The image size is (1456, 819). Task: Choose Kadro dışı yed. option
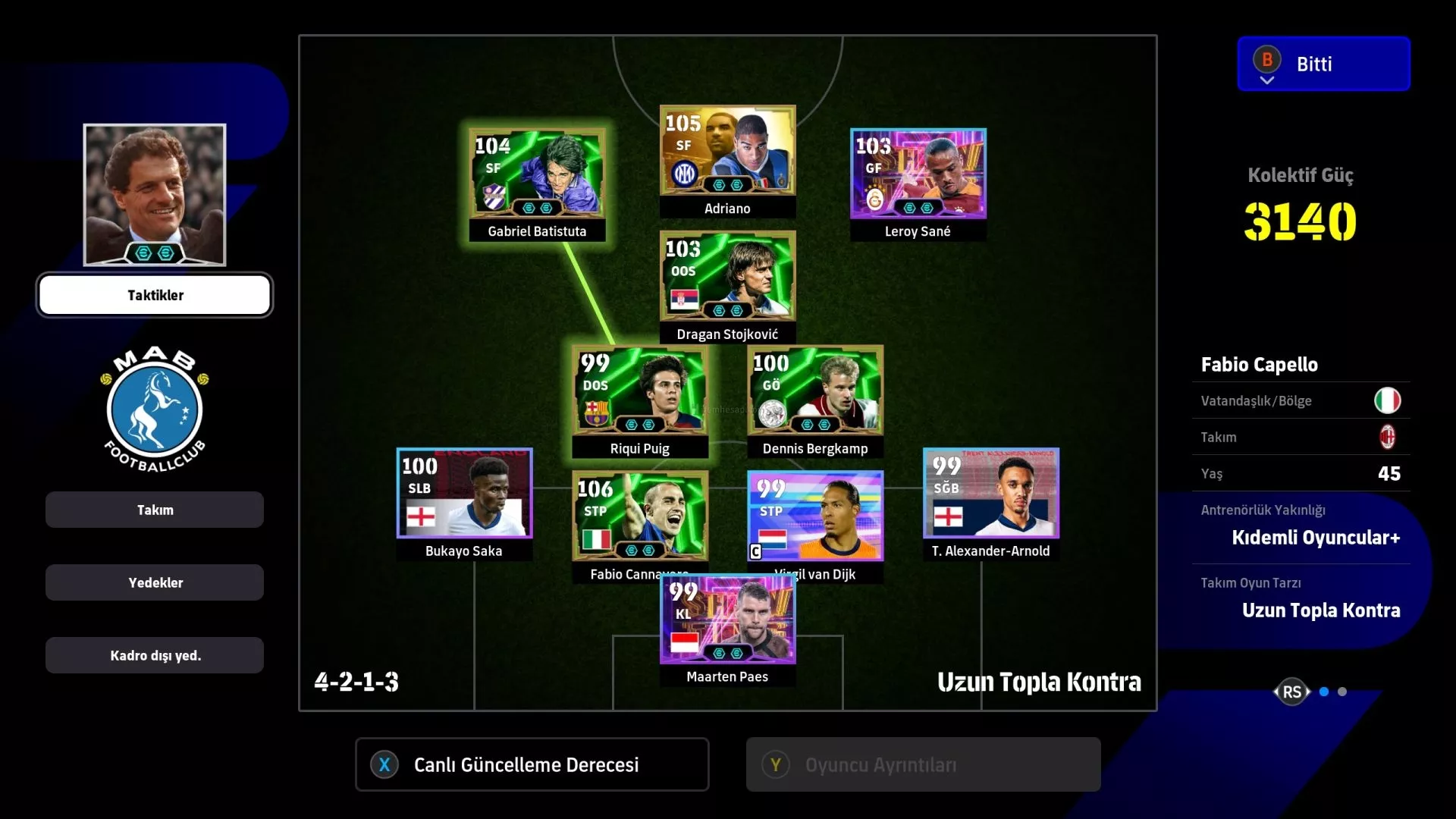pos(155,655)
